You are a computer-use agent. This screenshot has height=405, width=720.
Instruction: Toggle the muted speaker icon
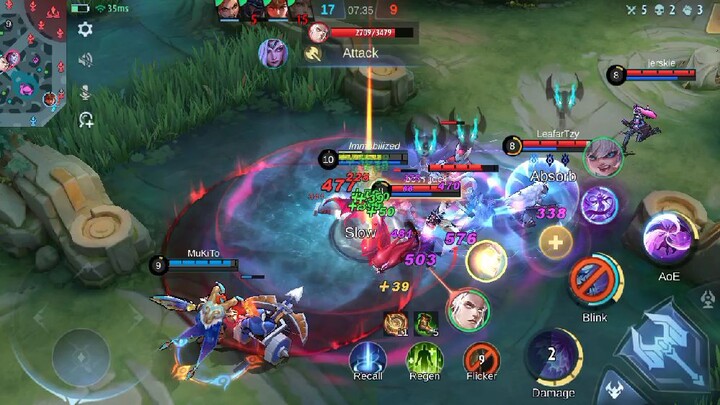(x=86, y=60)
